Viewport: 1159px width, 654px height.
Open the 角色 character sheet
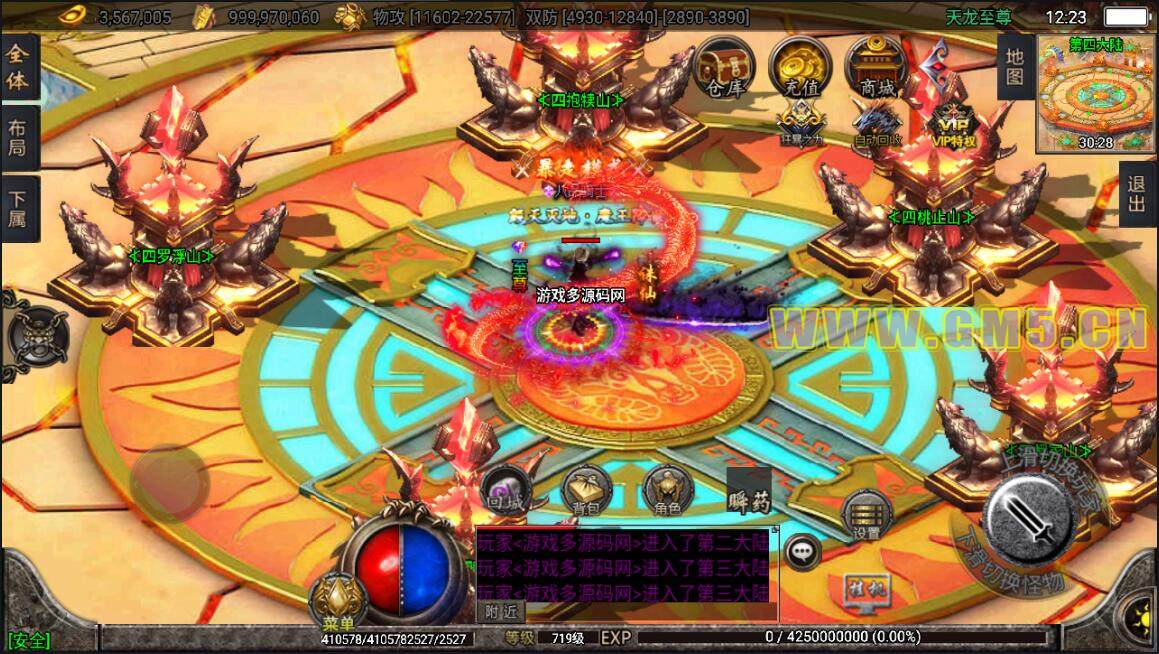(x=667, y=491)
